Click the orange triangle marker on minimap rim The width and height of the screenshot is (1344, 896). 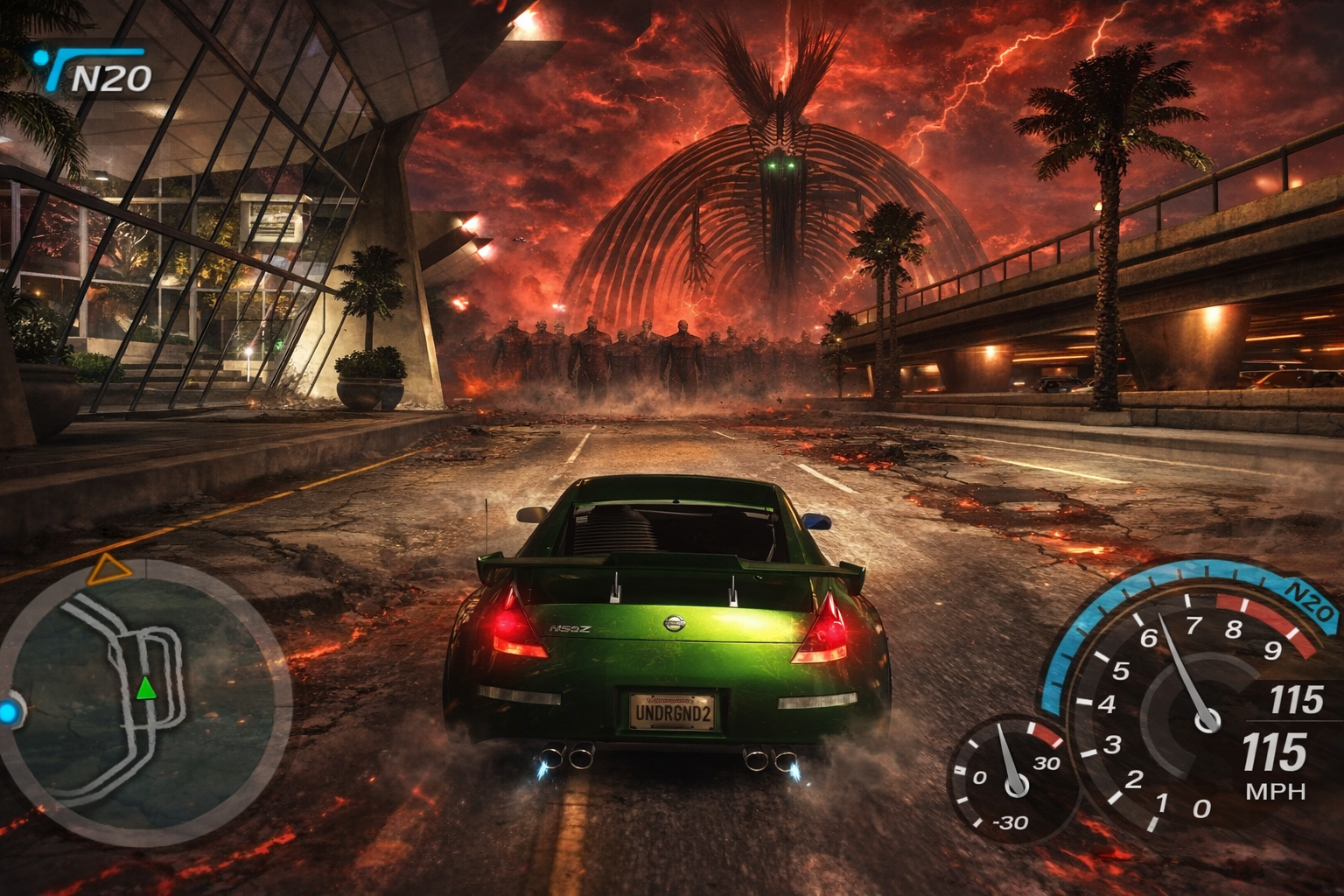pyautogui.click(x=108, y=570)
